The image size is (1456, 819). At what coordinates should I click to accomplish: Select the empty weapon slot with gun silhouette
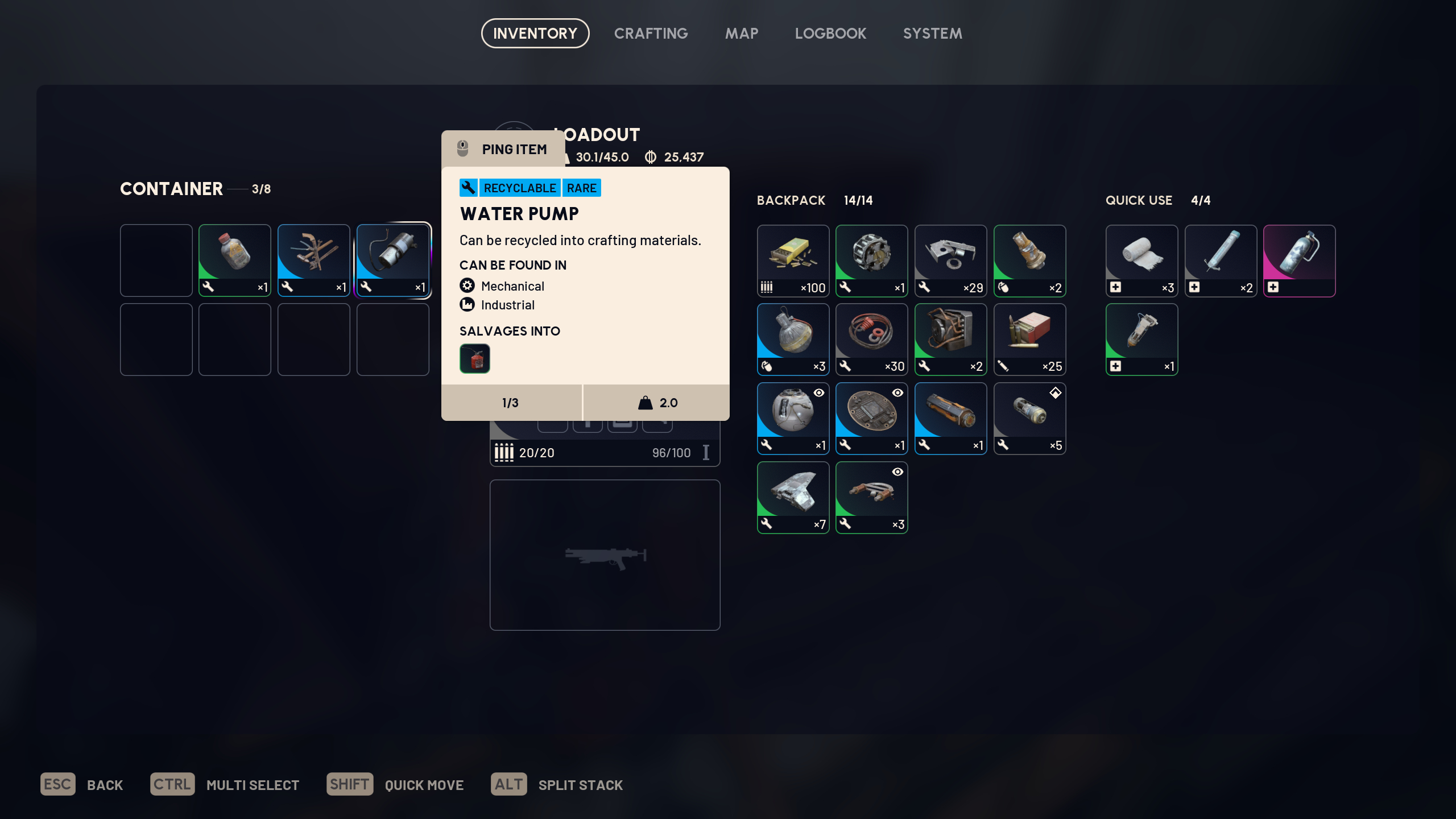click(605, 555)
